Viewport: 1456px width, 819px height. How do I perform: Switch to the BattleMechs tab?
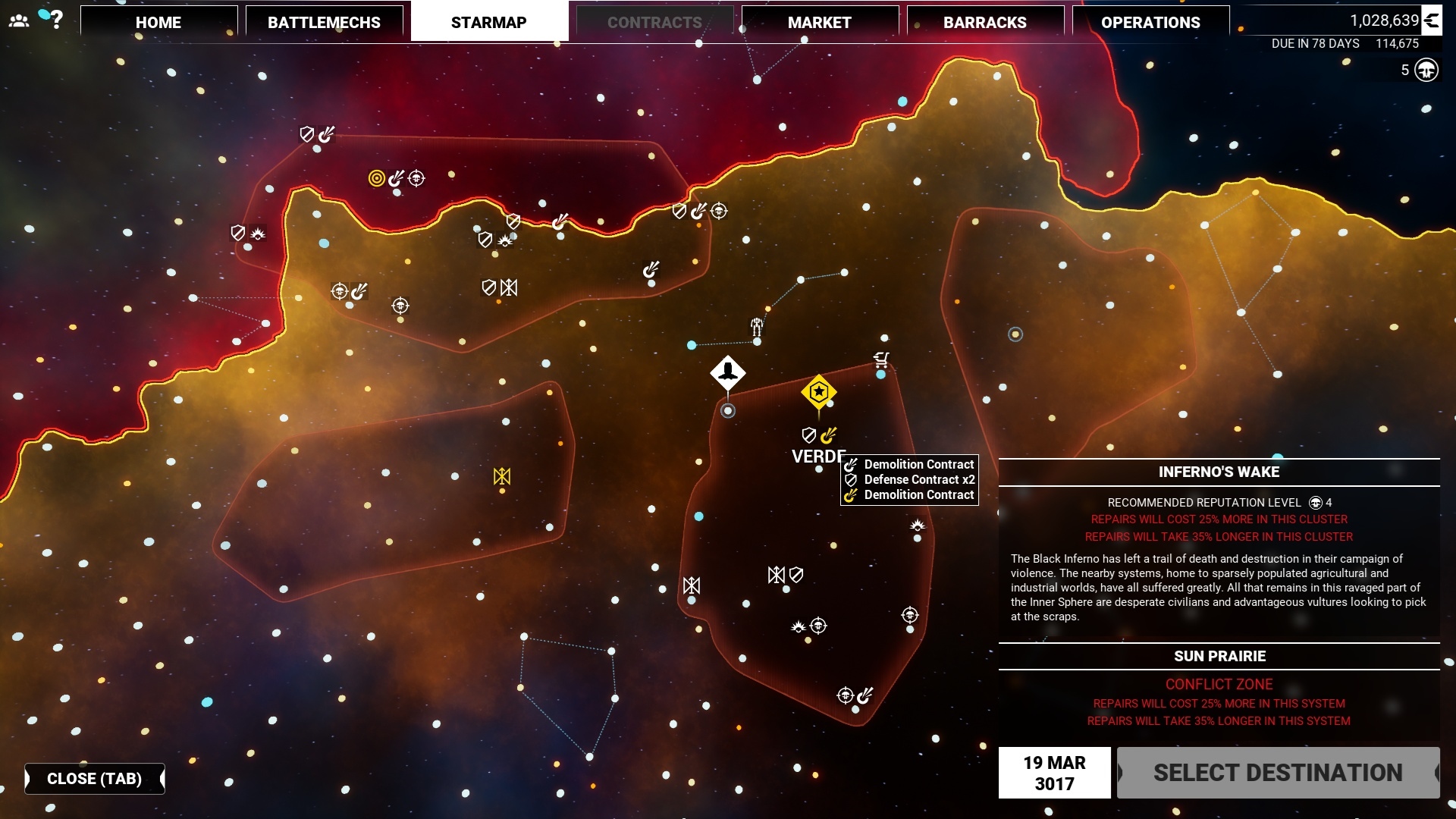[324, 22]
